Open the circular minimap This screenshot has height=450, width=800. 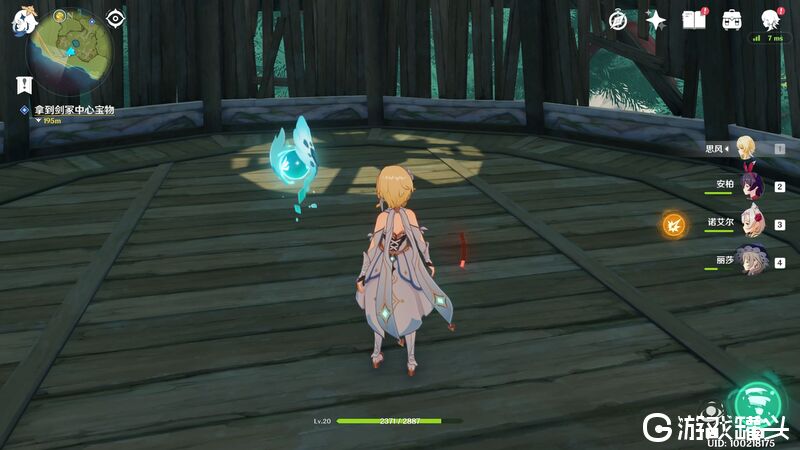(68, 46)
